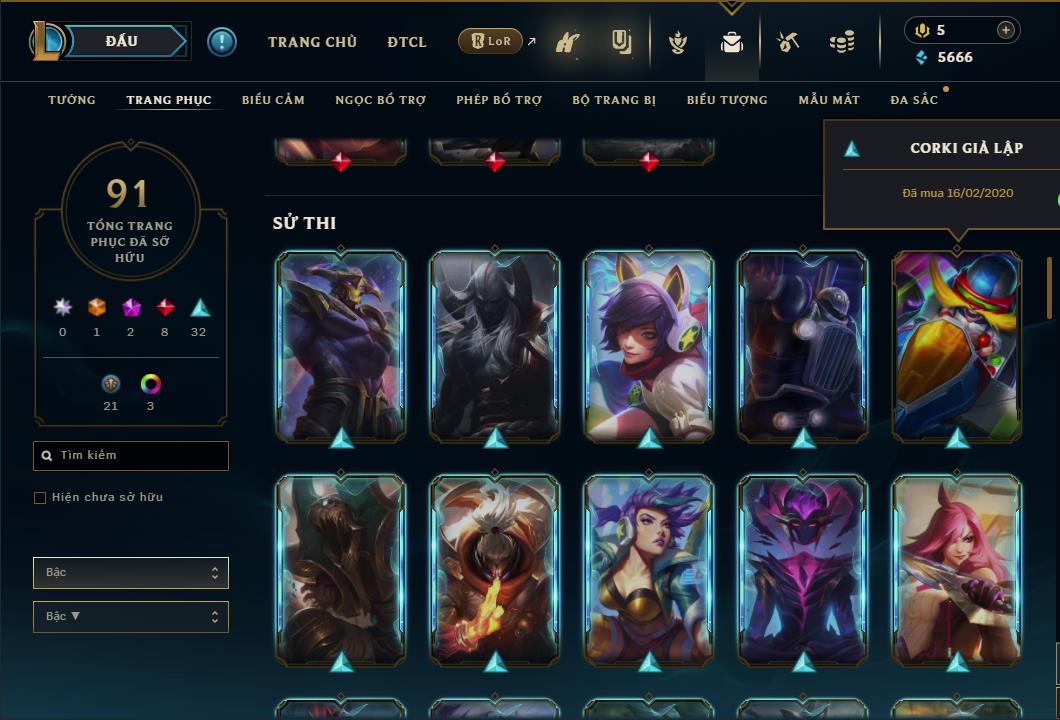
Task: Toggle the Hiện chưa sở hữu checkbox
Action: coord(40,498)
